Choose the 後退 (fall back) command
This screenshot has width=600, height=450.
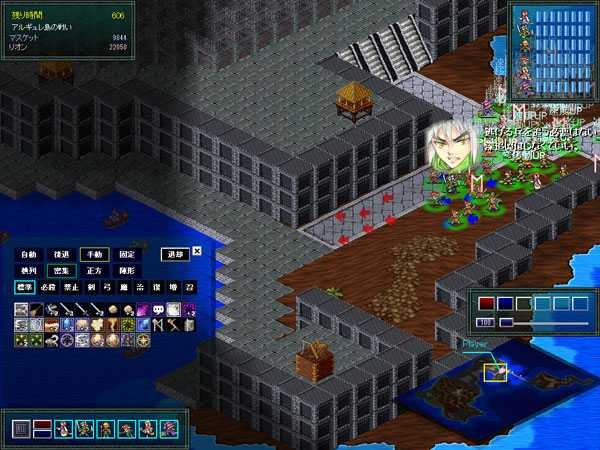click(x=62, y=254)
